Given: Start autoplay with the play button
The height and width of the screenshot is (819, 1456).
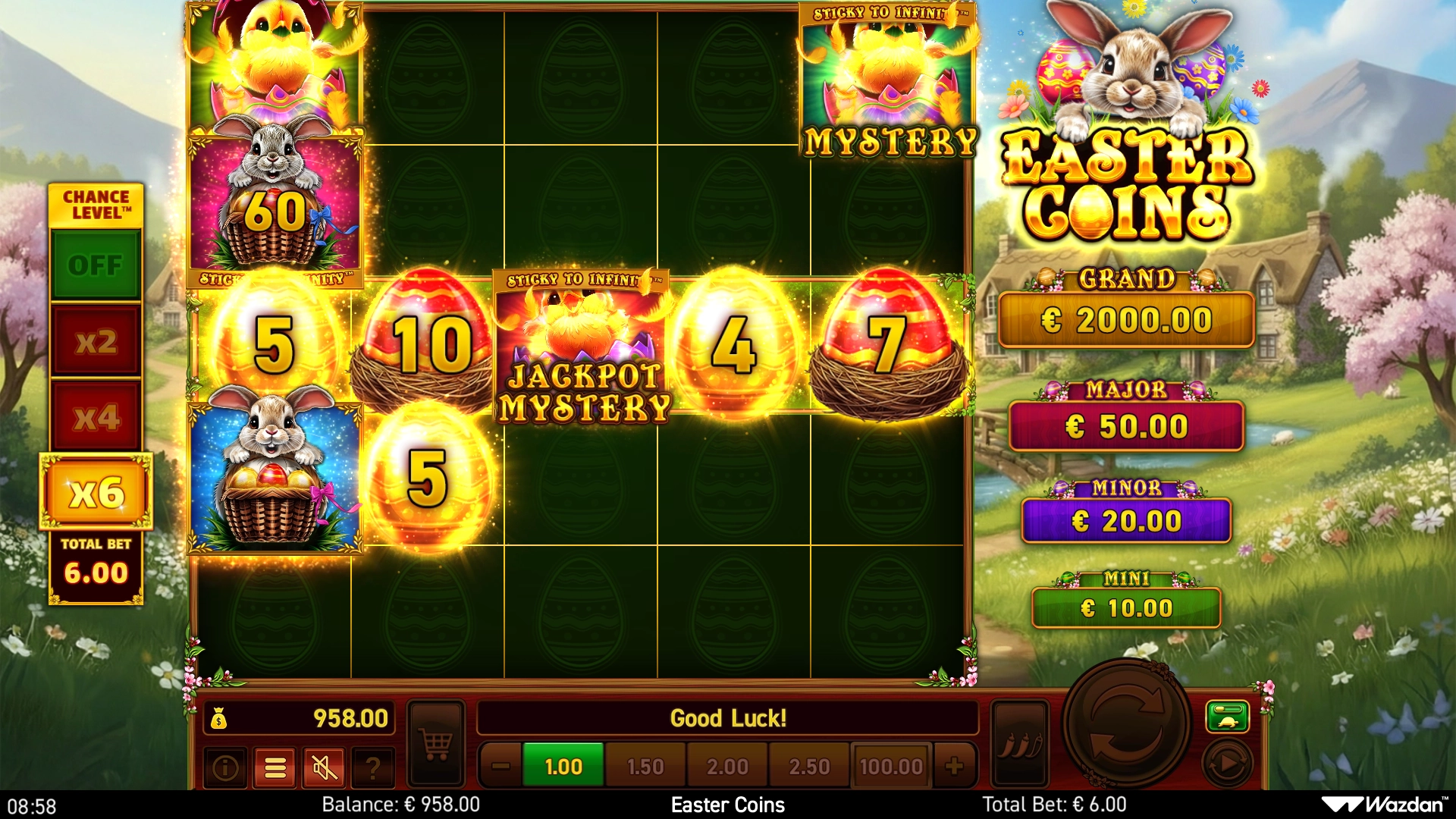Looking at the screenshot, I should click(1227, 764).
